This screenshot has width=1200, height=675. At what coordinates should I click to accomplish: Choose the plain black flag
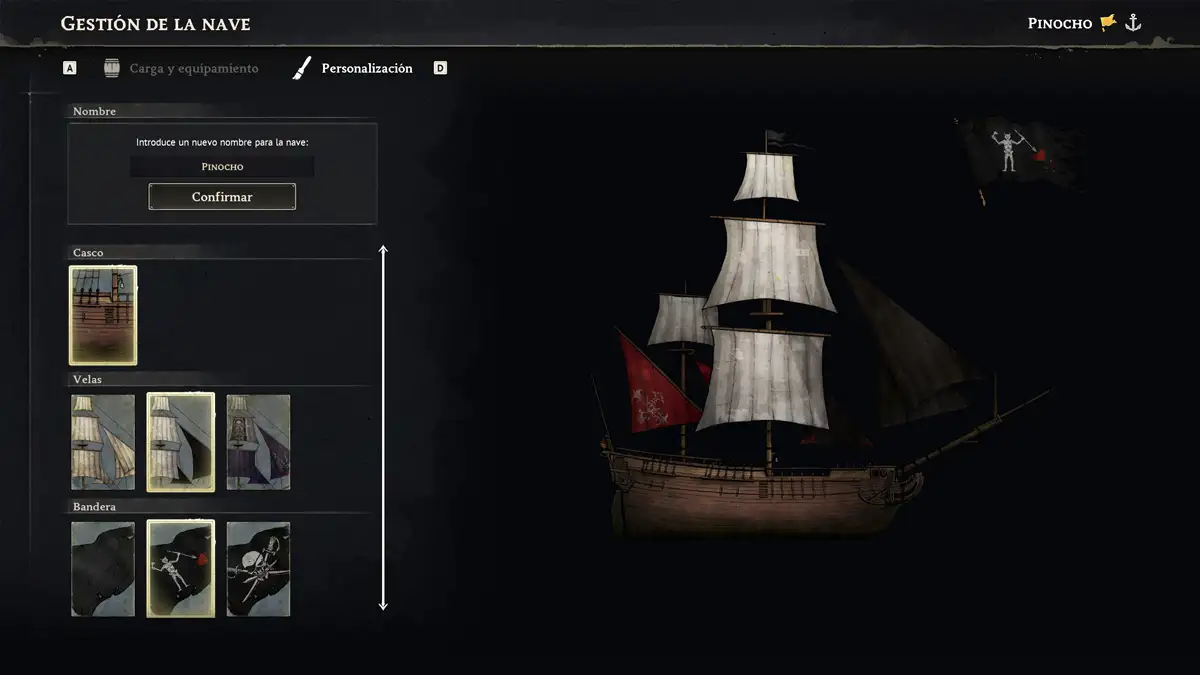(x=103, y=568)
